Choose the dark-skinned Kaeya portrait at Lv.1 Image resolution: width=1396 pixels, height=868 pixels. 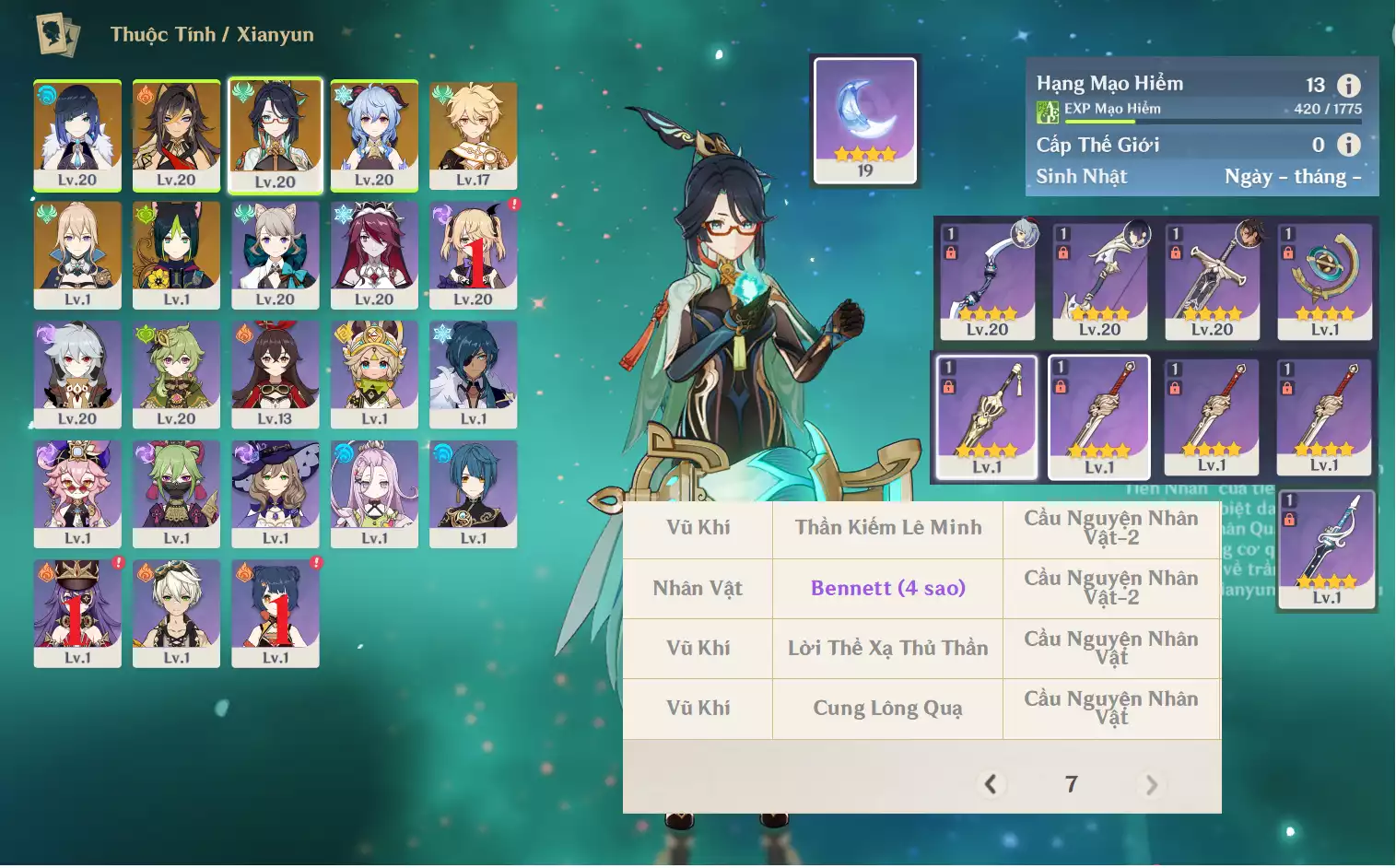473,374
